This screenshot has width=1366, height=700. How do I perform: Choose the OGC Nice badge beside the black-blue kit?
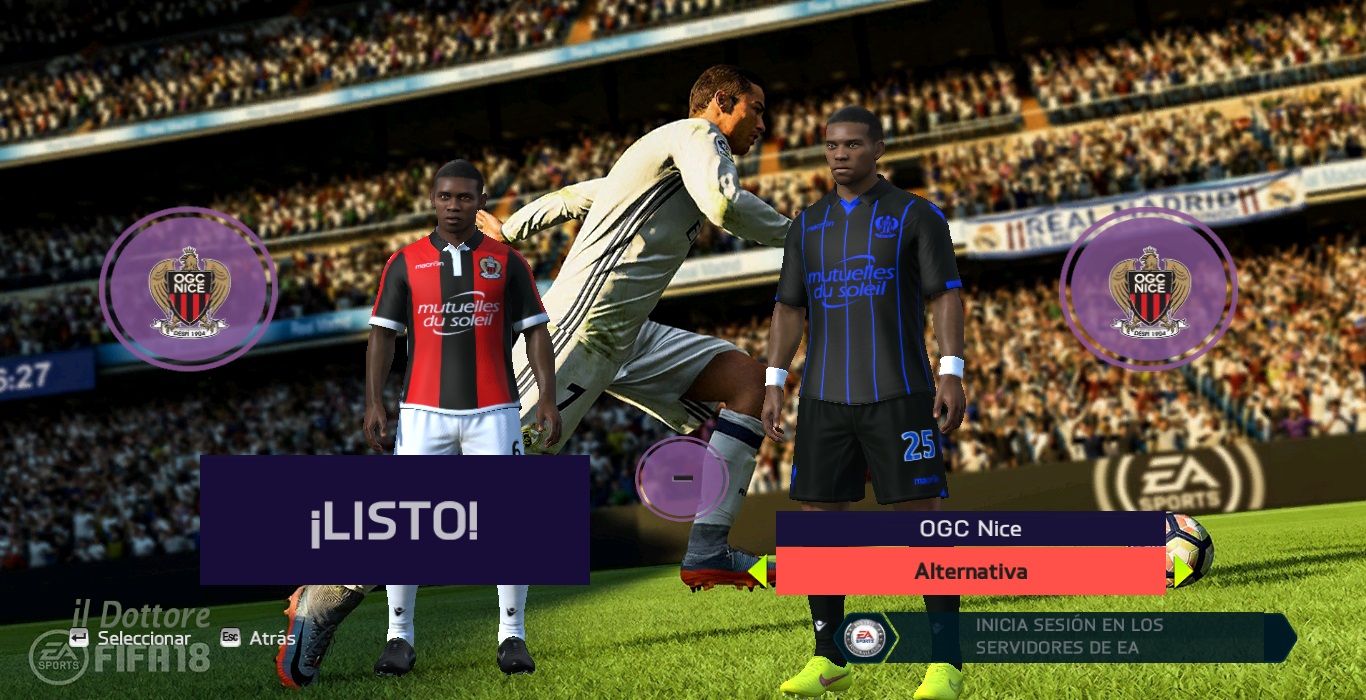coord(1148,289)
